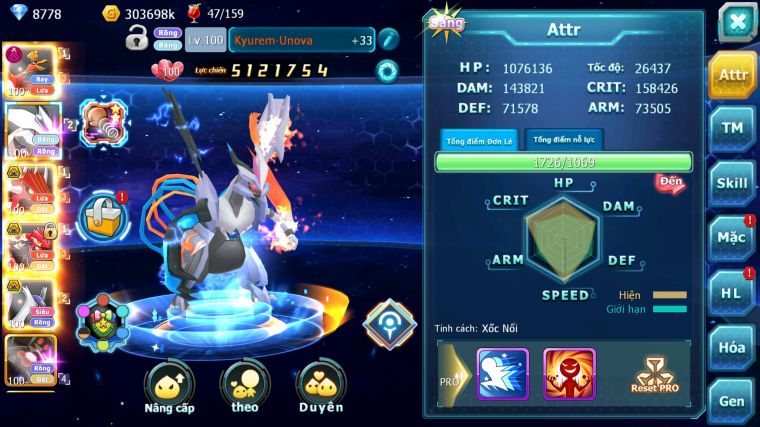Select the Mặc tab

tap(732, 238)
